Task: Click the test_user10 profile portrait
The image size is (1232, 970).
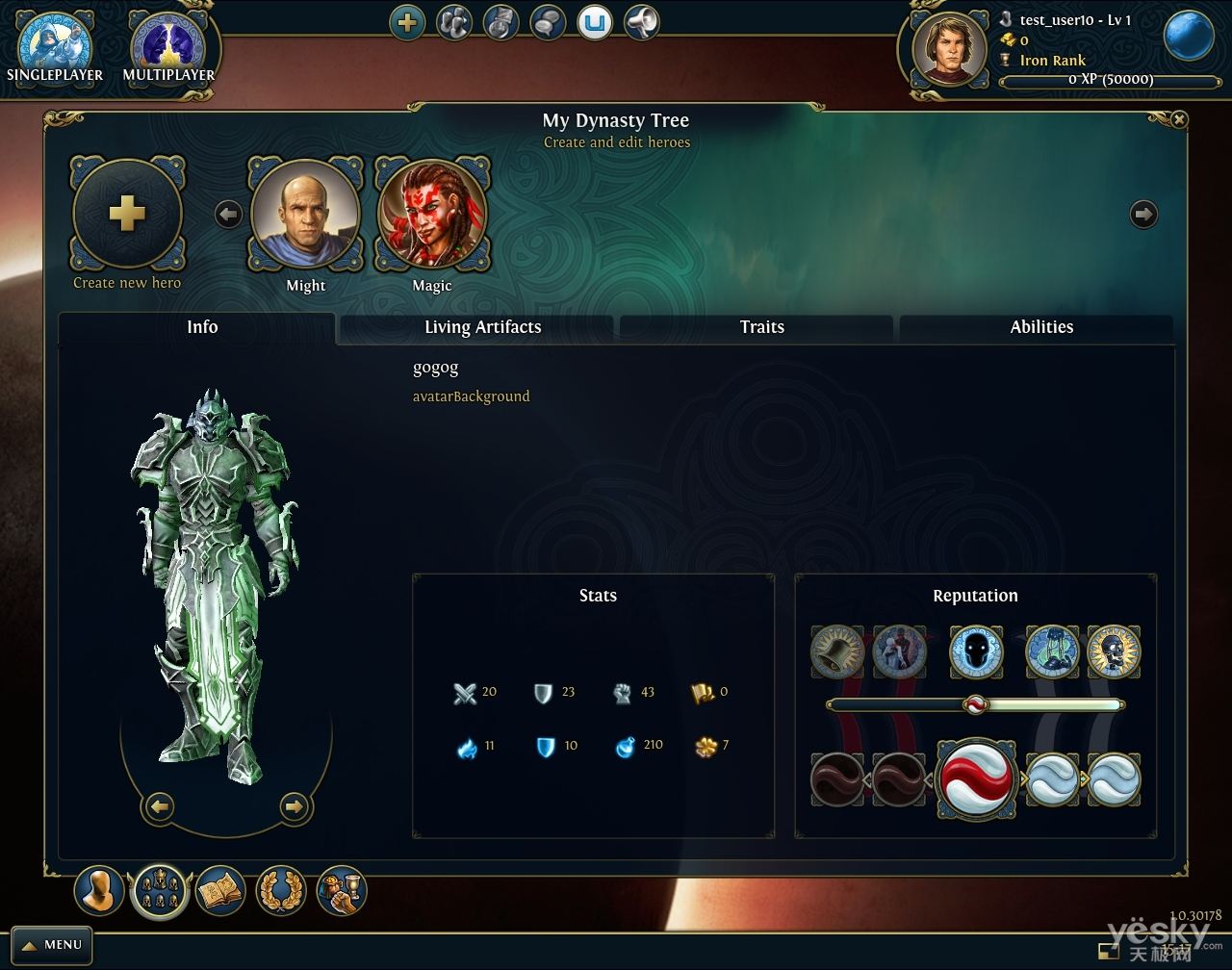Action: click(949, 49)
